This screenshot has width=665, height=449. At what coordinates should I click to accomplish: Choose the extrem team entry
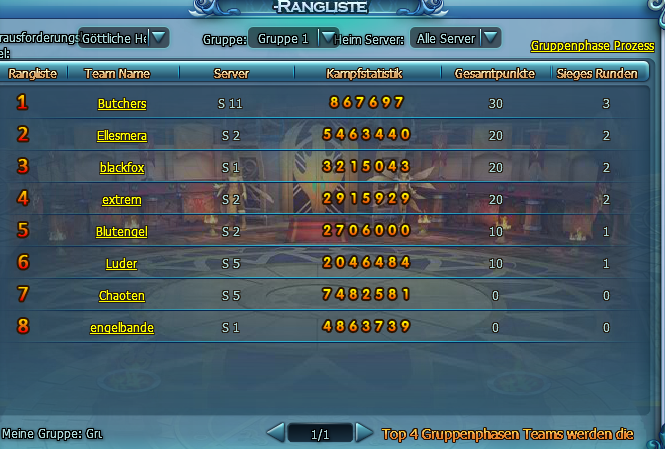pos(122,200)
